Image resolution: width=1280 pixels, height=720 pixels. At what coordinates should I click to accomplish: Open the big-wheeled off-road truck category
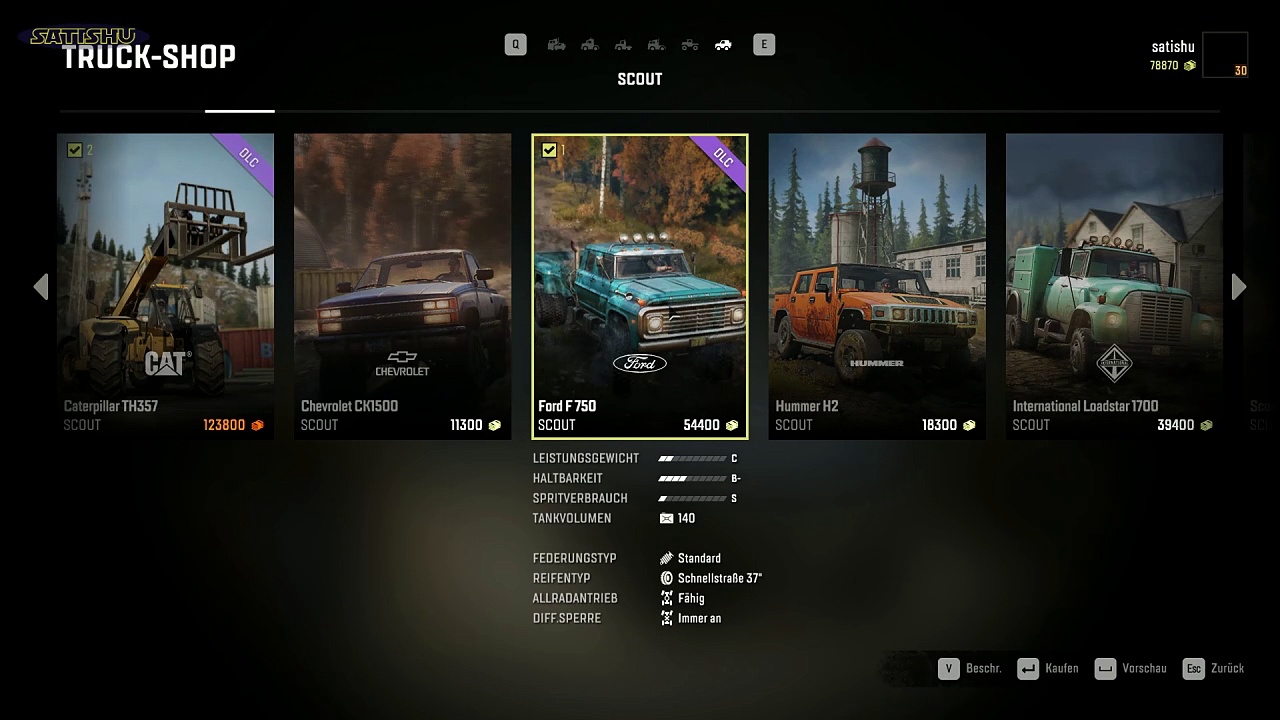coord(690,45)
